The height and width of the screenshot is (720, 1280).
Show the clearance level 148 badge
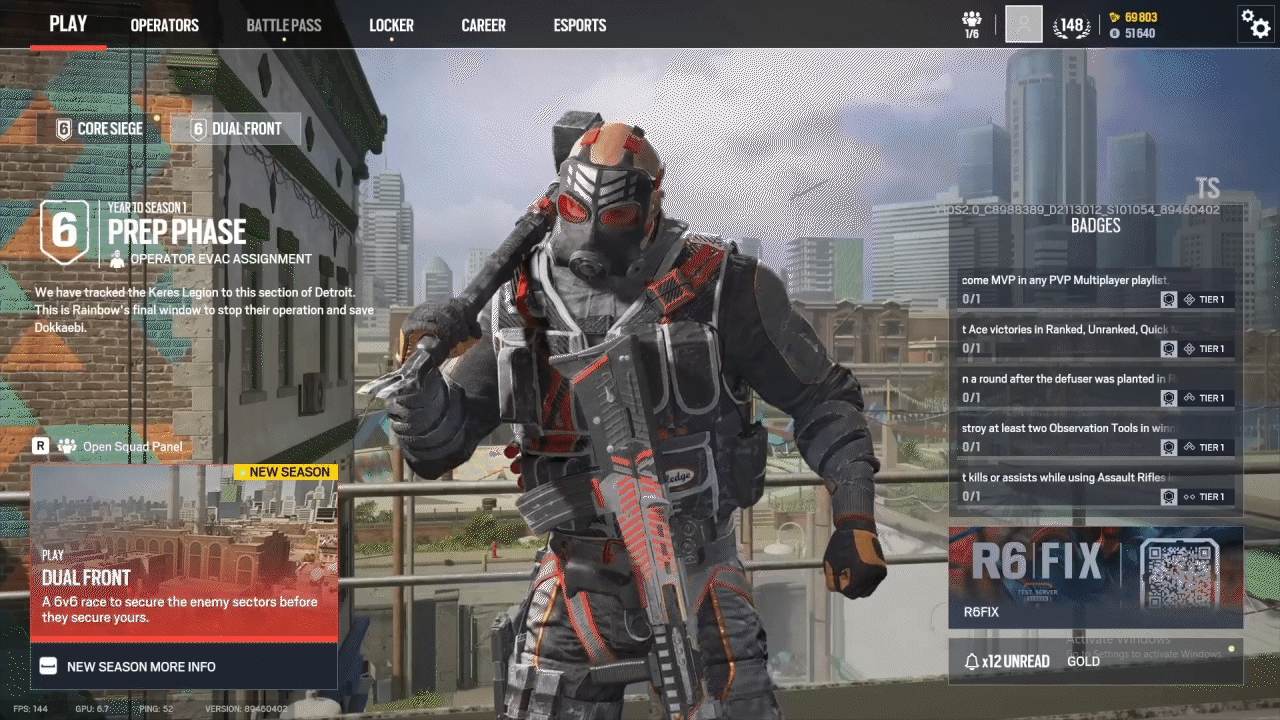click(x=1072, y=25)
